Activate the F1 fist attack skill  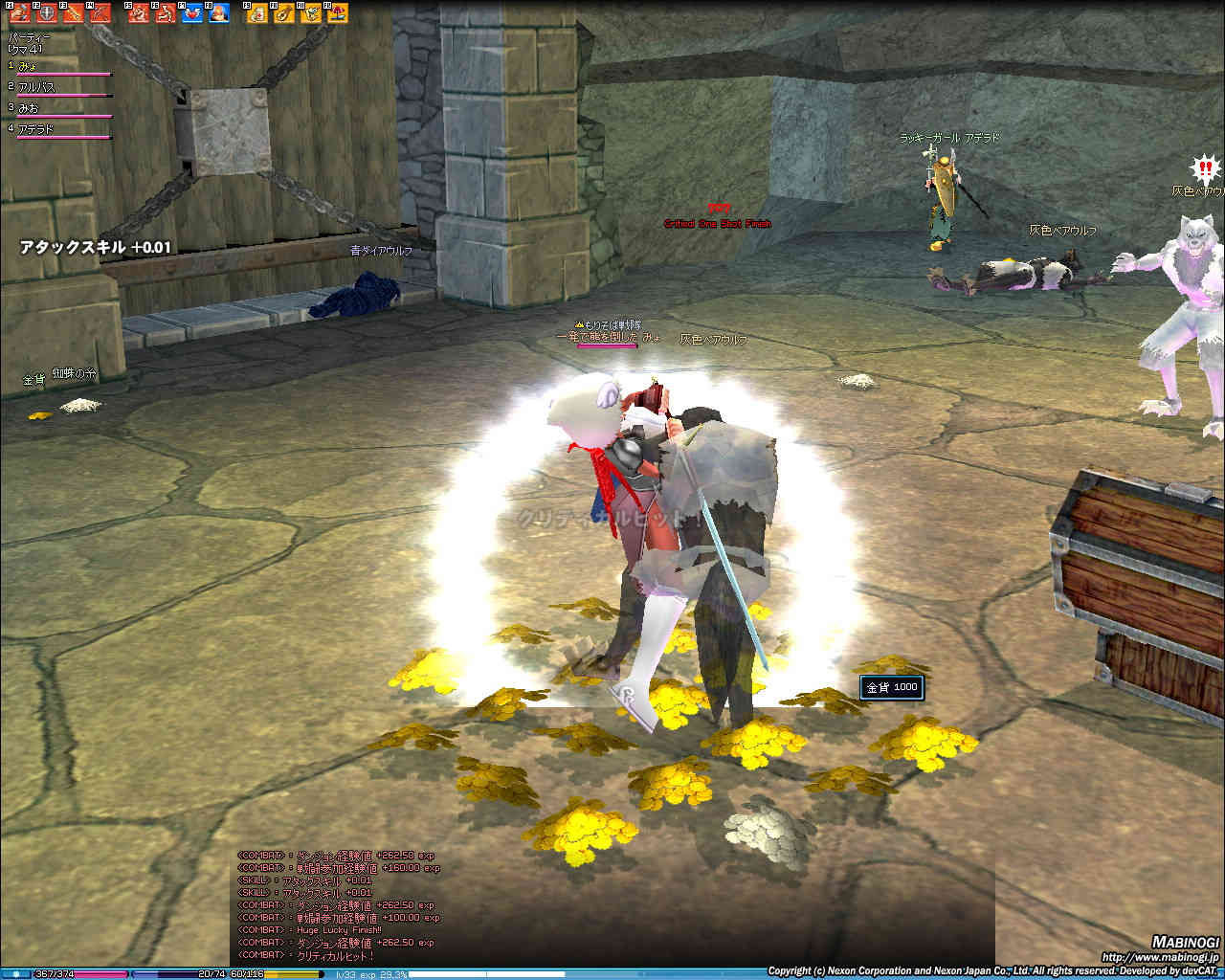(20, 13)
